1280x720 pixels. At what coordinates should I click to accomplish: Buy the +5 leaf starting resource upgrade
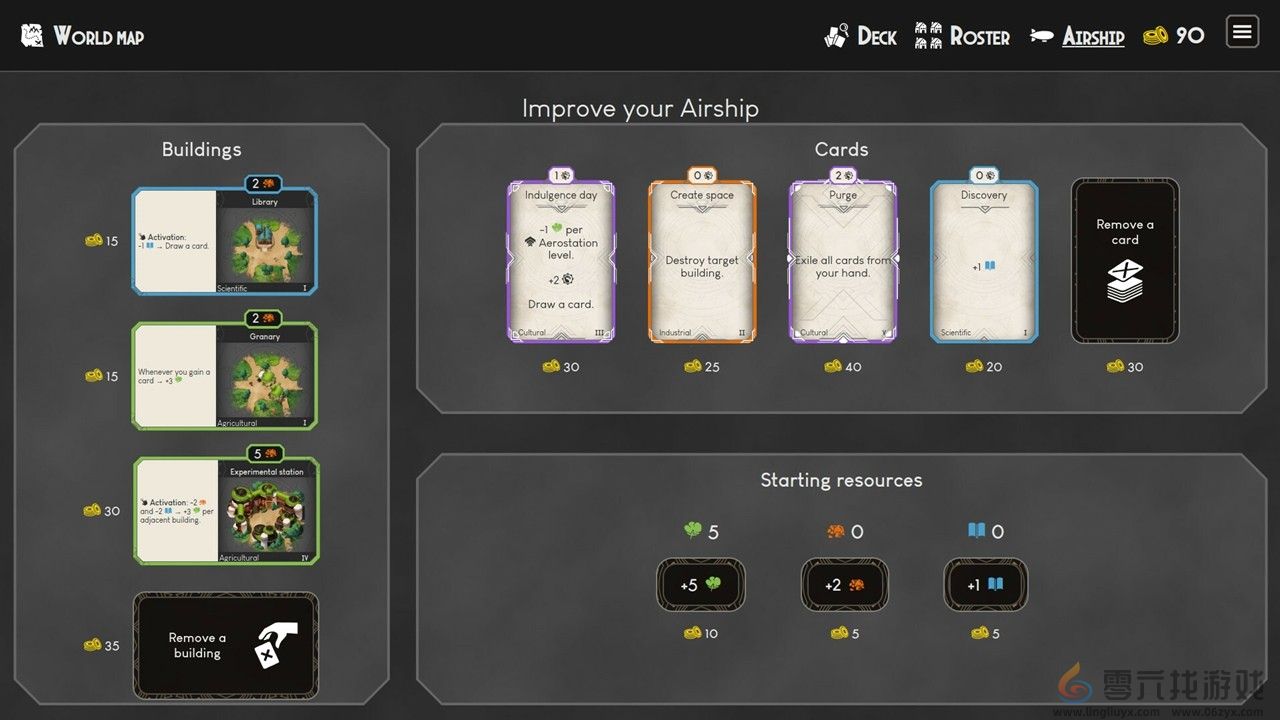[x=701, y=585]
